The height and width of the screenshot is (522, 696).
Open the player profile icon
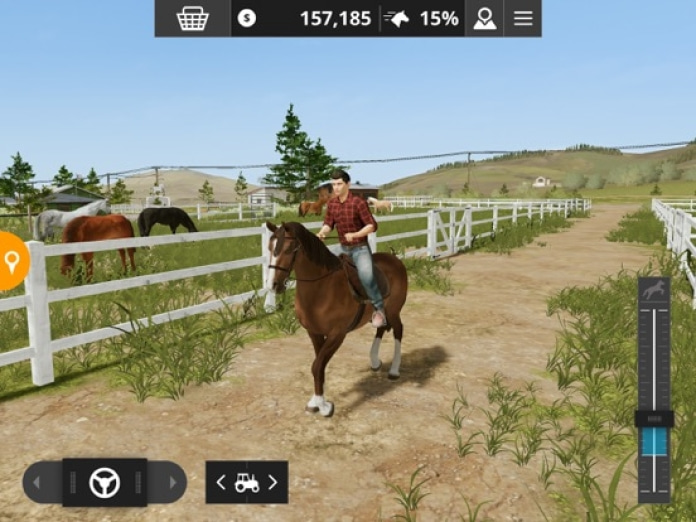click(485, 18)
